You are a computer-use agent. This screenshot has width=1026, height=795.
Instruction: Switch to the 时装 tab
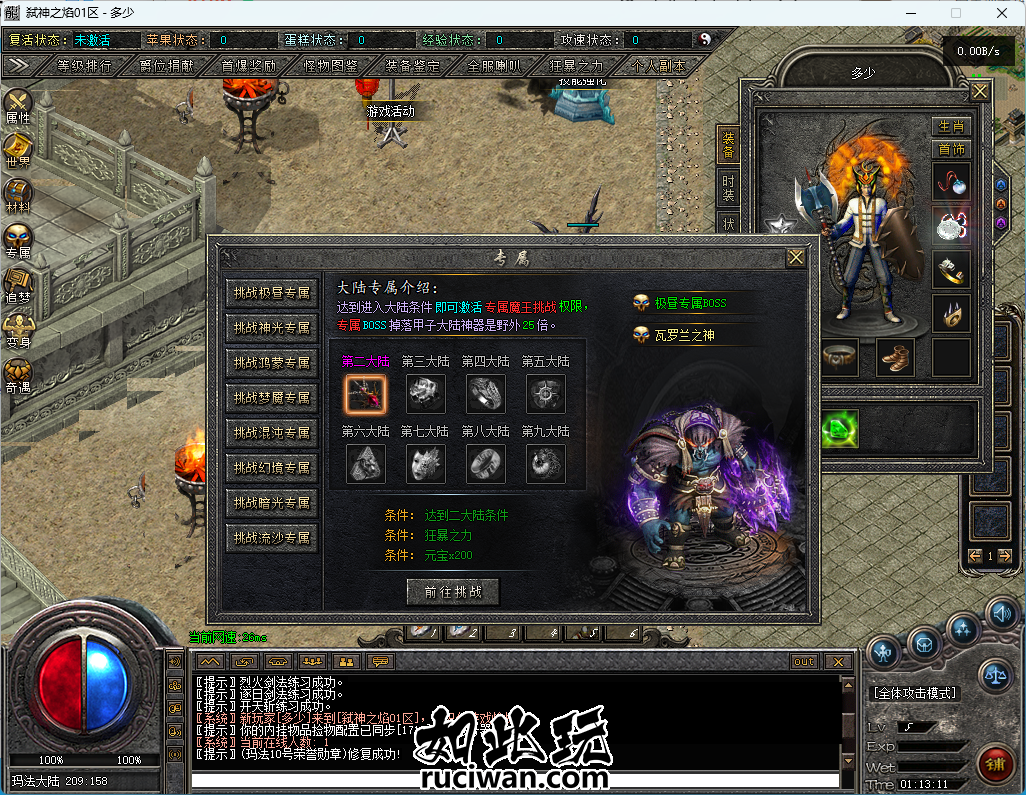point(728,186)
